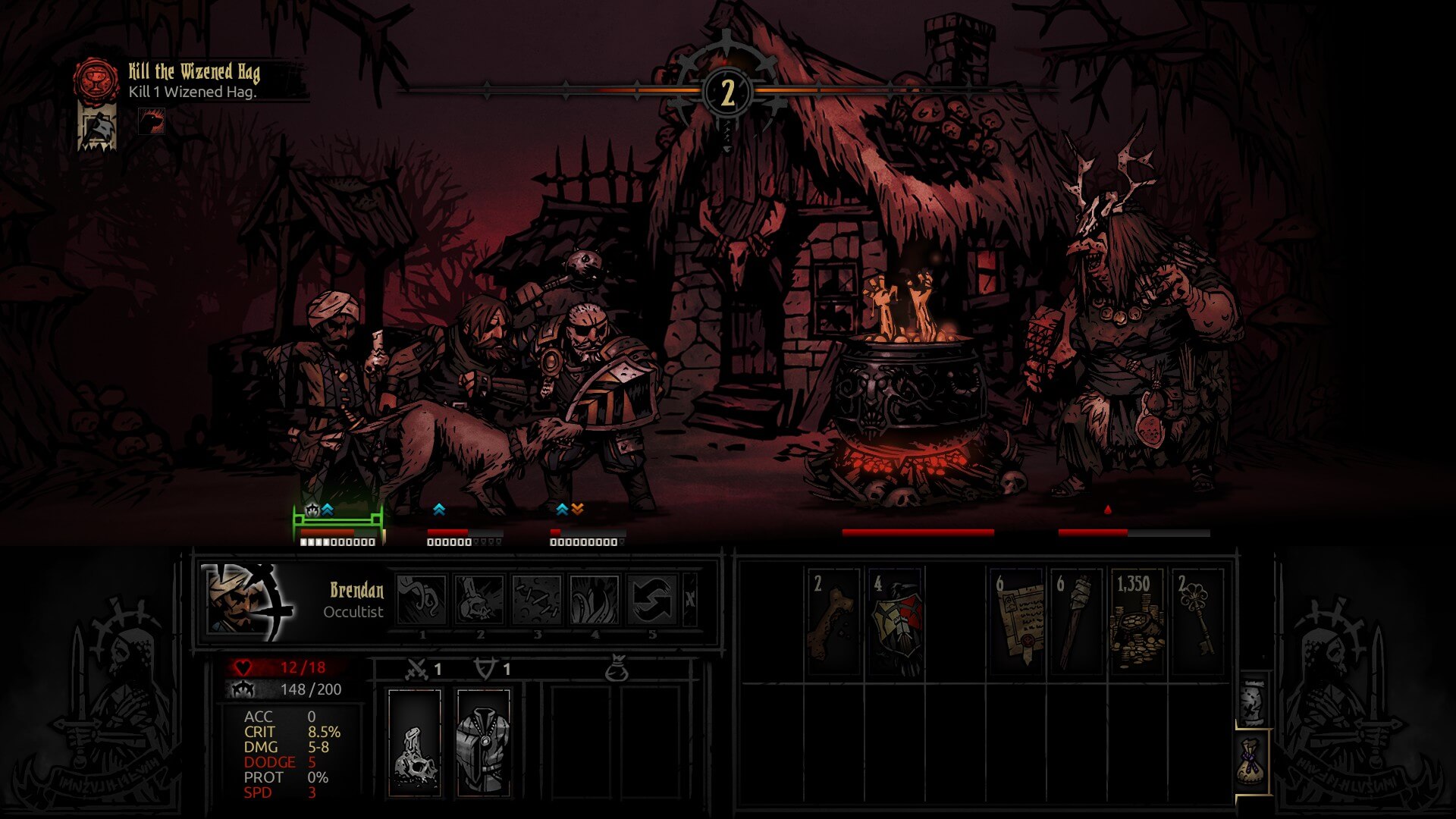Use the first tentacle skill in the bar
Screen dimensions: 1456x819
pos(422,599)
